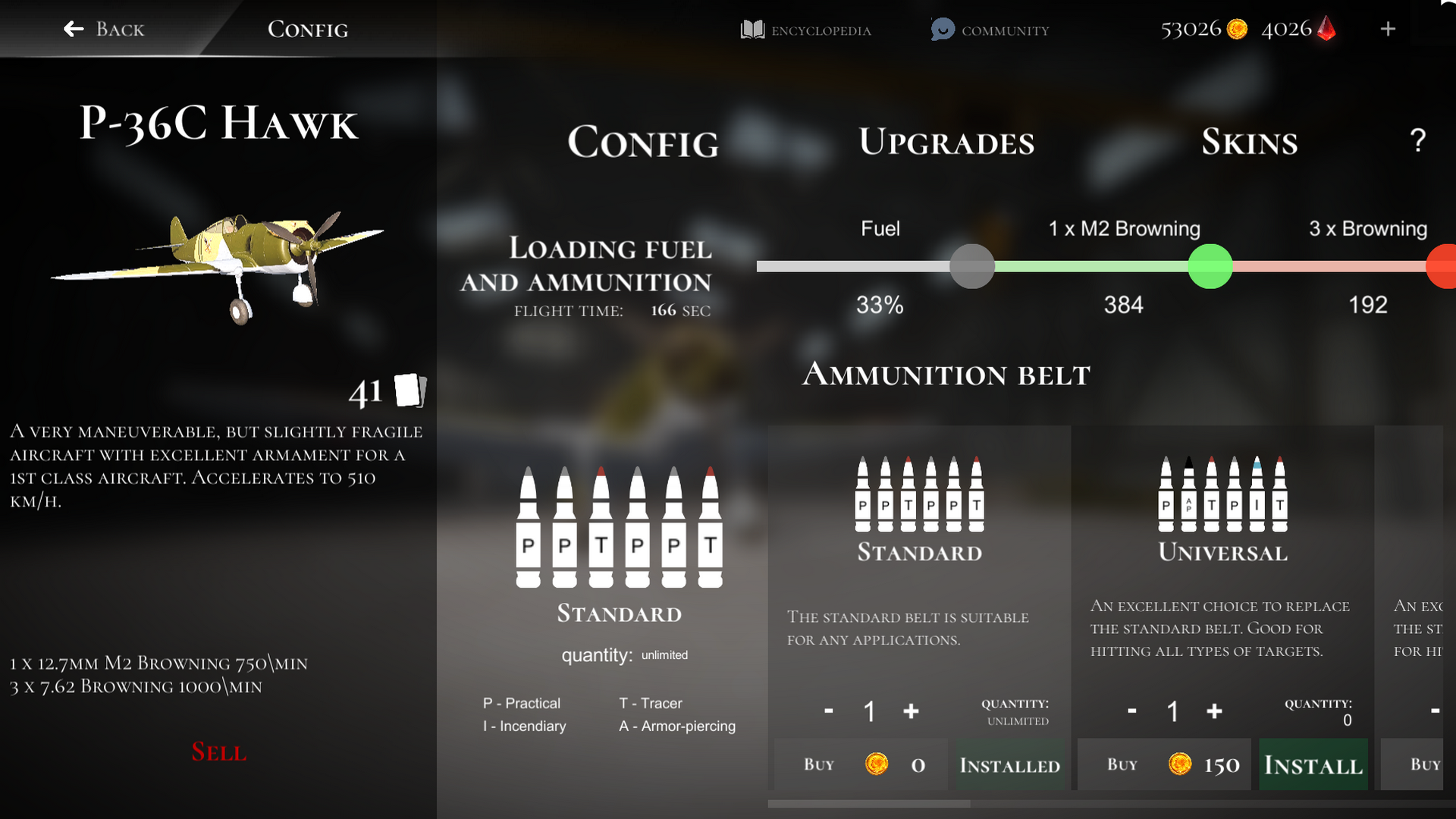Open the cards collection showing 41

[x=409, y=391]
